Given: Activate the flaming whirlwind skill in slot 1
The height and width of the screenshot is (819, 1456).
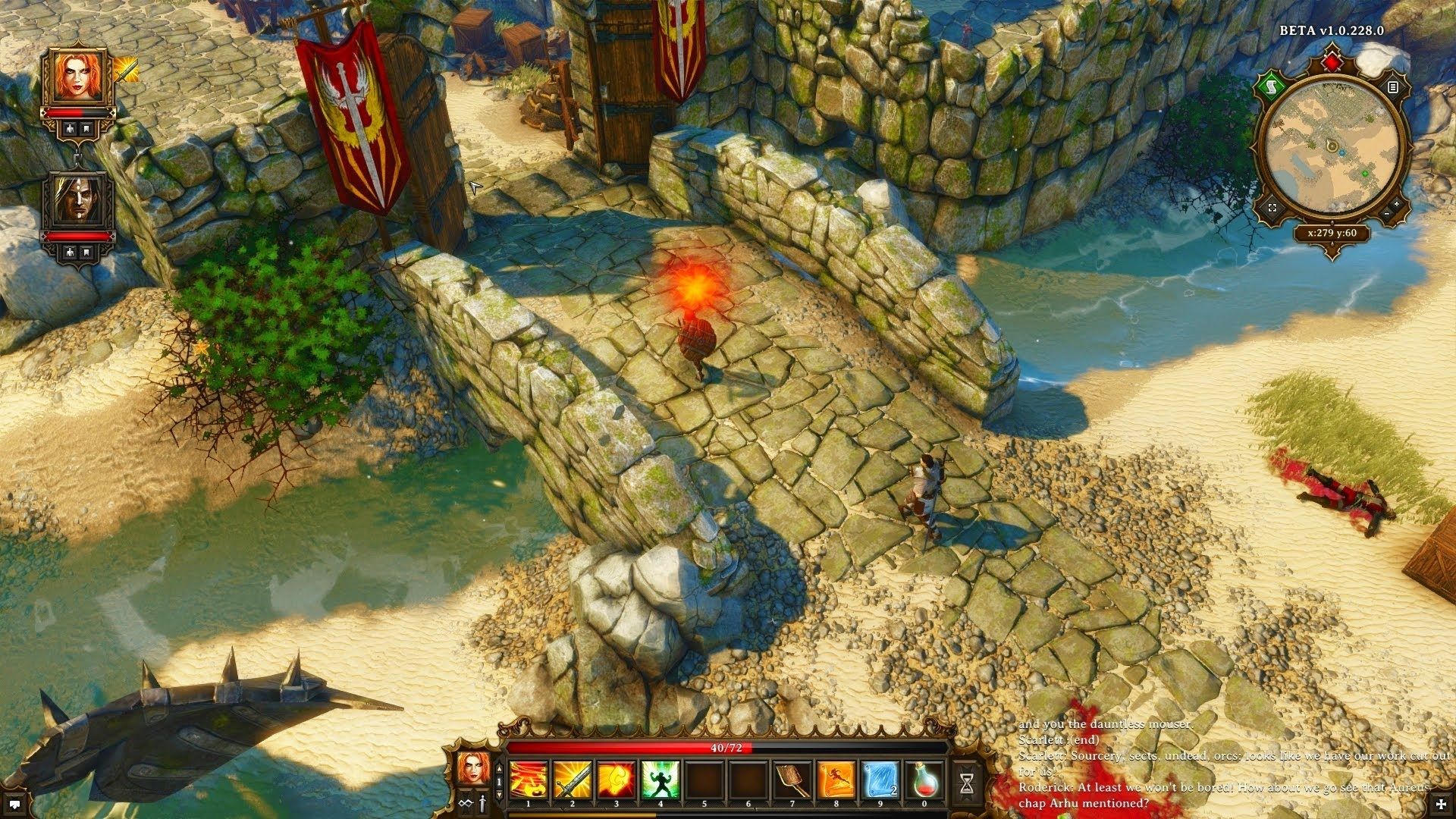Looking at the screenshot, I should pyautogui.click(x=529, y=780).
